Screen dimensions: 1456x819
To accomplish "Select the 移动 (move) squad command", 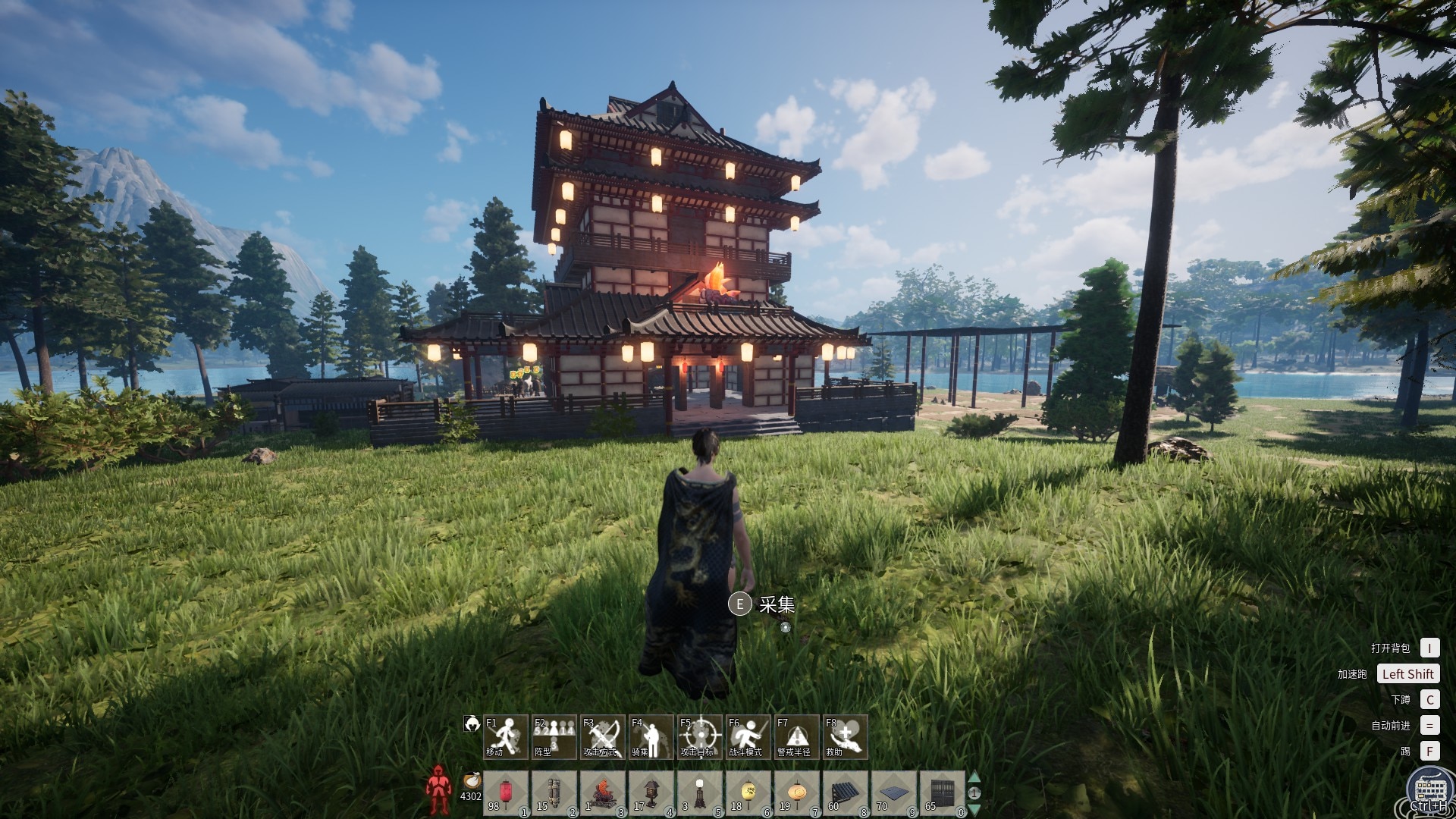I will 506,736.
